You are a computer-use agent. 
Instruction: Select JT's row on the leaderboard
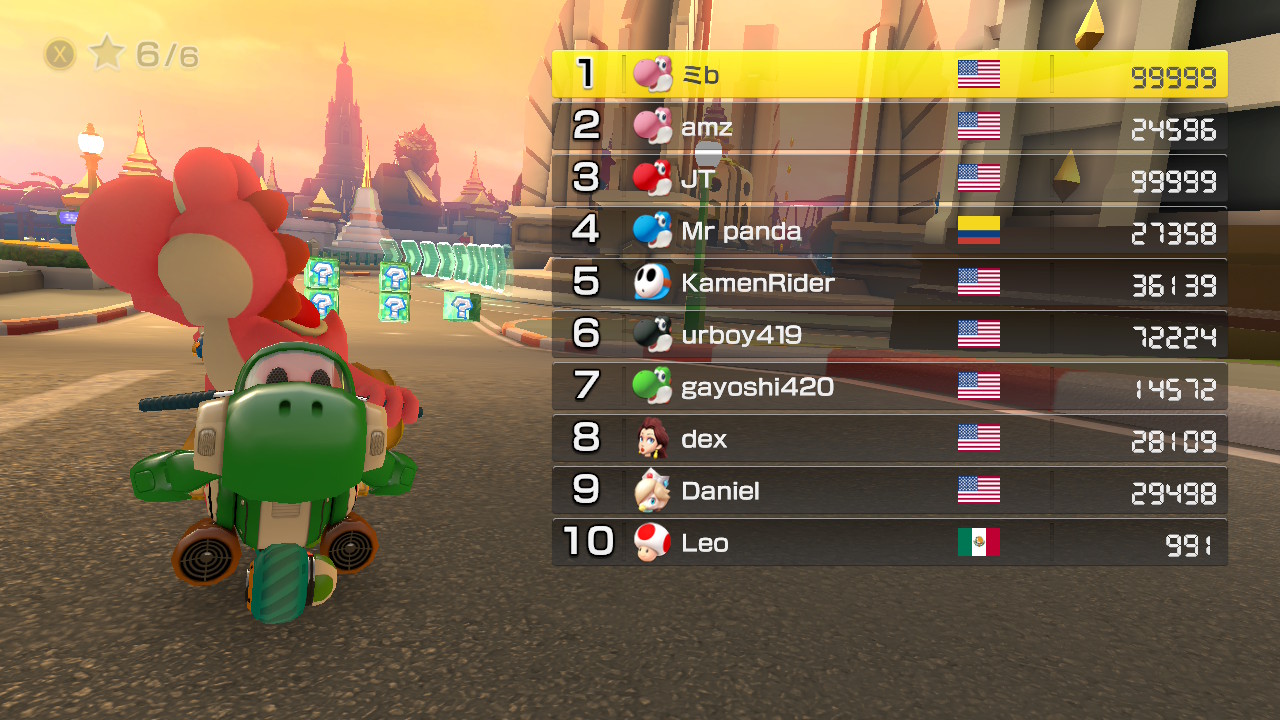point(890,179)
